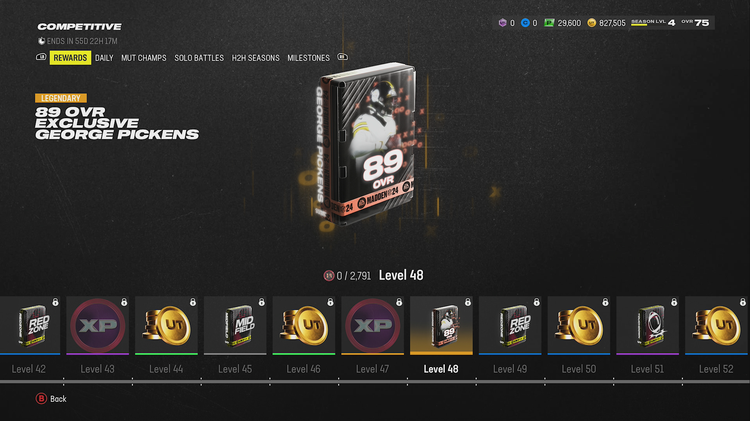The image size is (750, 421).
Task: Open the Daily tab
Action: pos(104,58)
